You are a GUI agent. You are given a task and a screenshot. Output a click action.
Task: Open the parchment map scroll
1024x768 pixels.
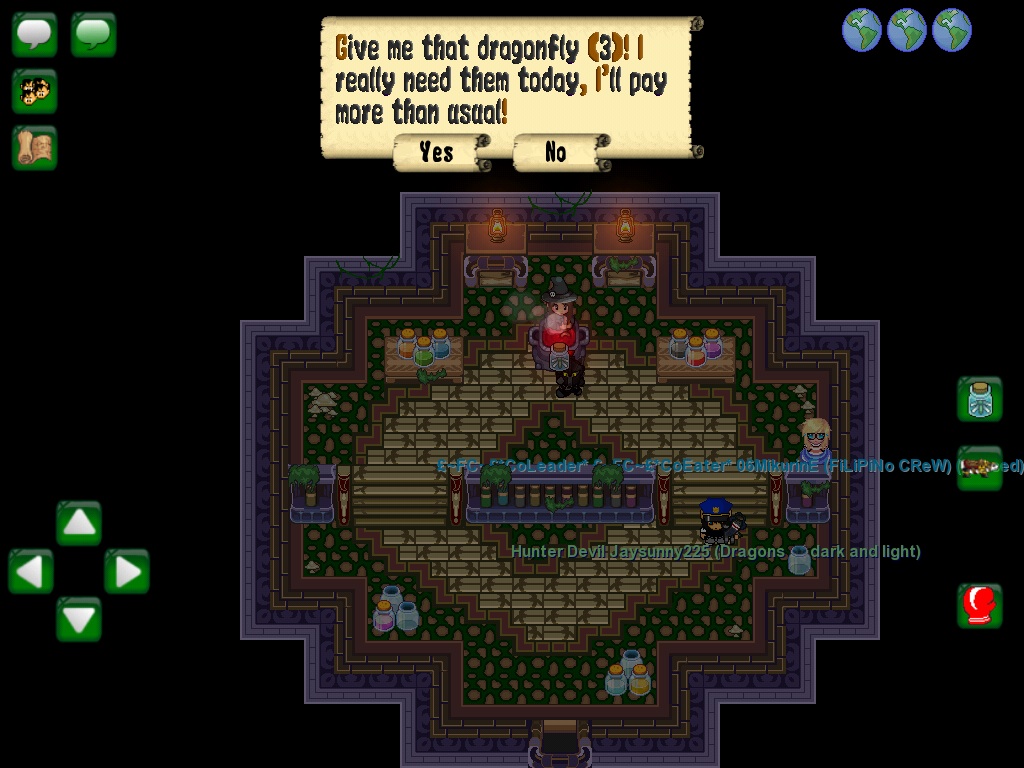(x=35, y=148)
